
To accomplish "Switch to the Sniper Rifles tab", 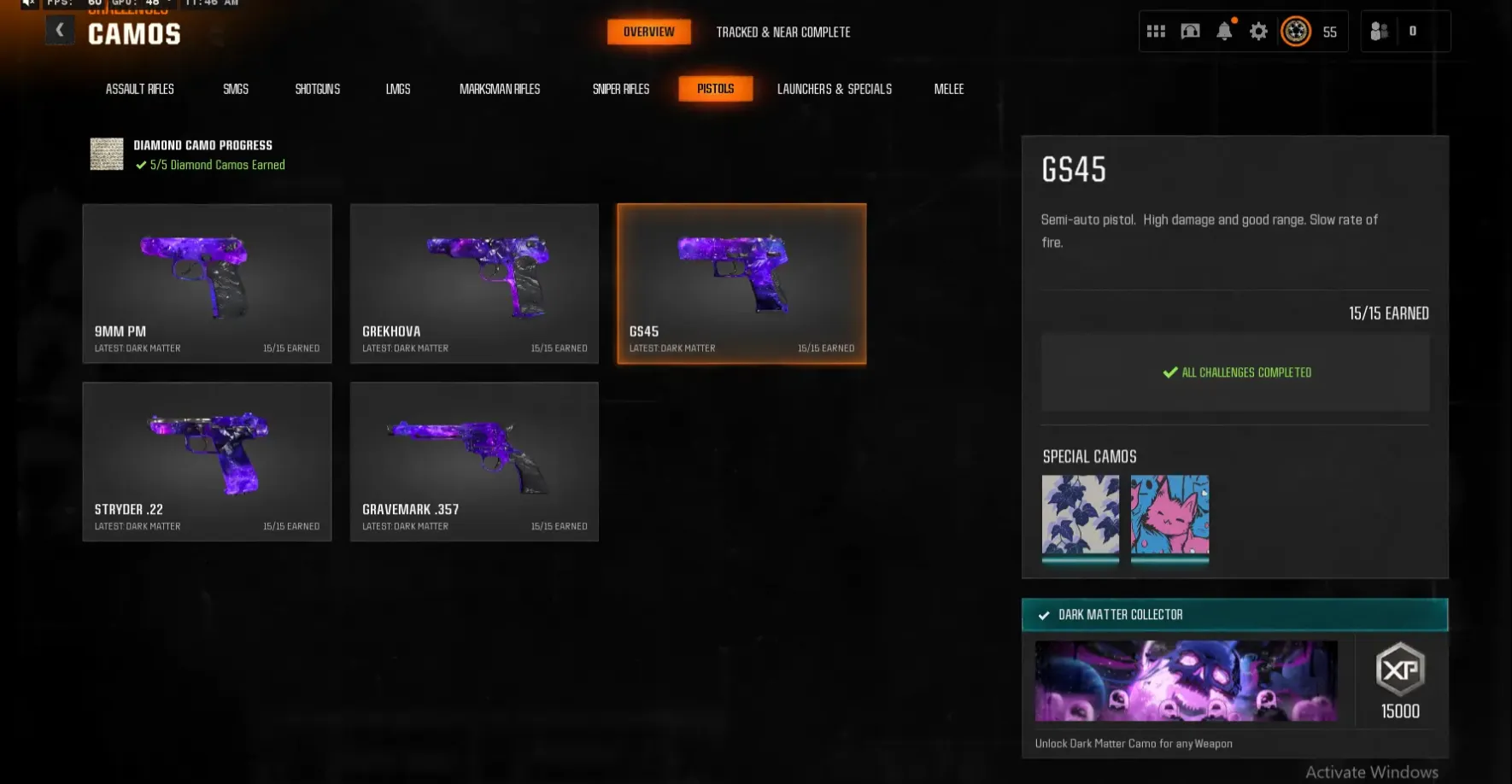I will (621, 88).
